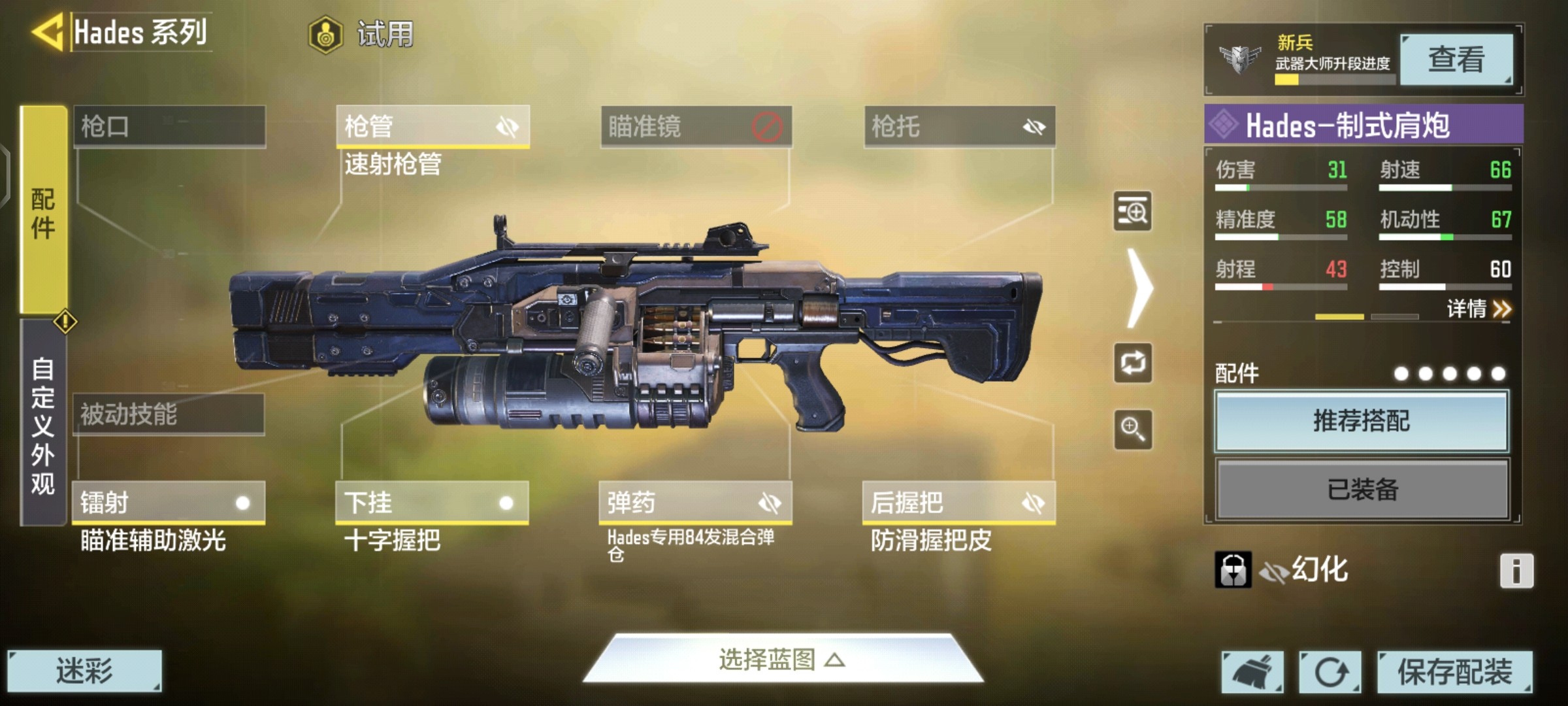Screen dimensions: 1568x706
Task: Expand the 选择蓝图 blueprint selector
Action: 782,660
